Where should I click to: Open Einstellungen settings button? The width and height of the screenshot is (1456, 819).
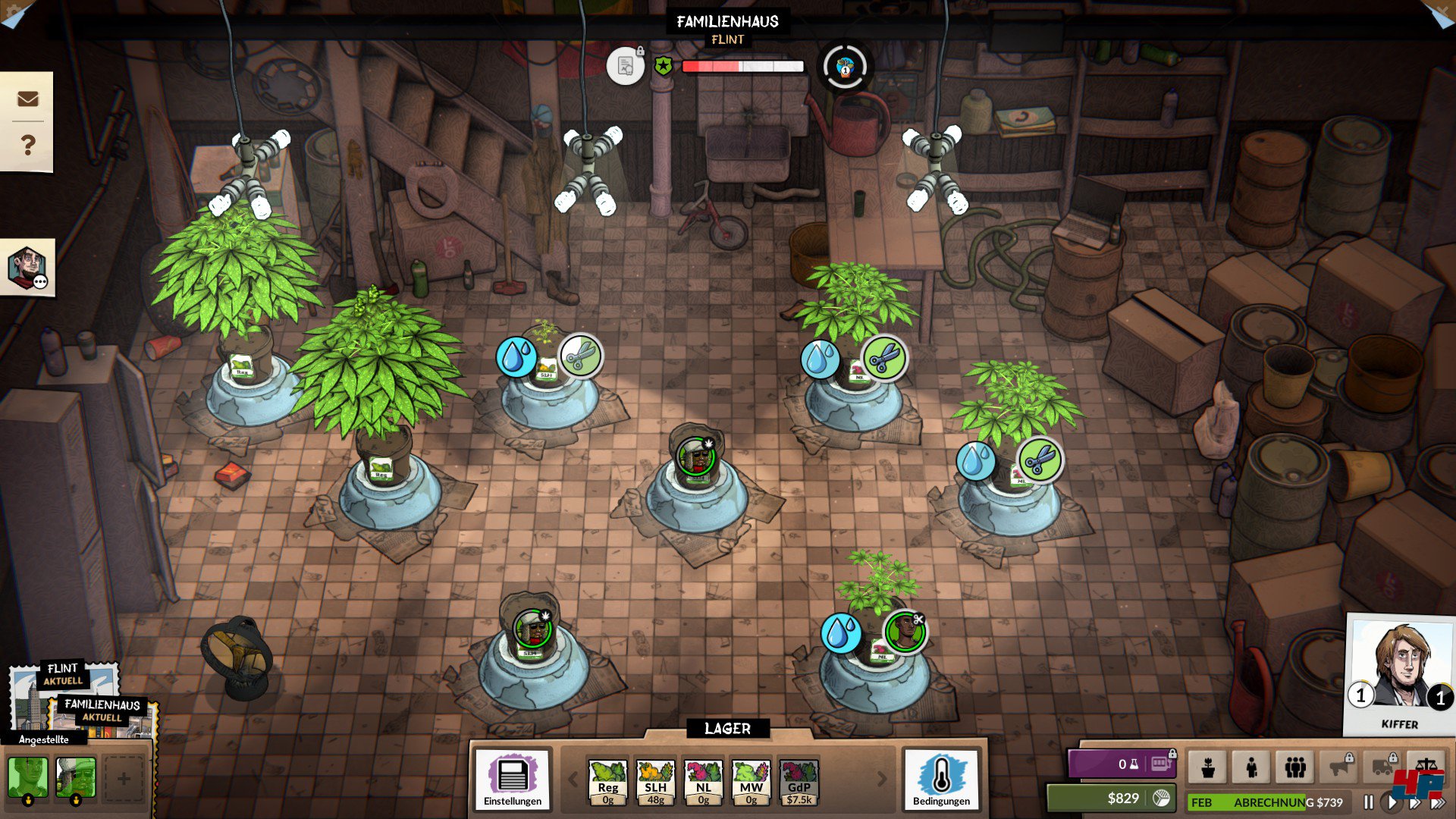tap(513, 780)
